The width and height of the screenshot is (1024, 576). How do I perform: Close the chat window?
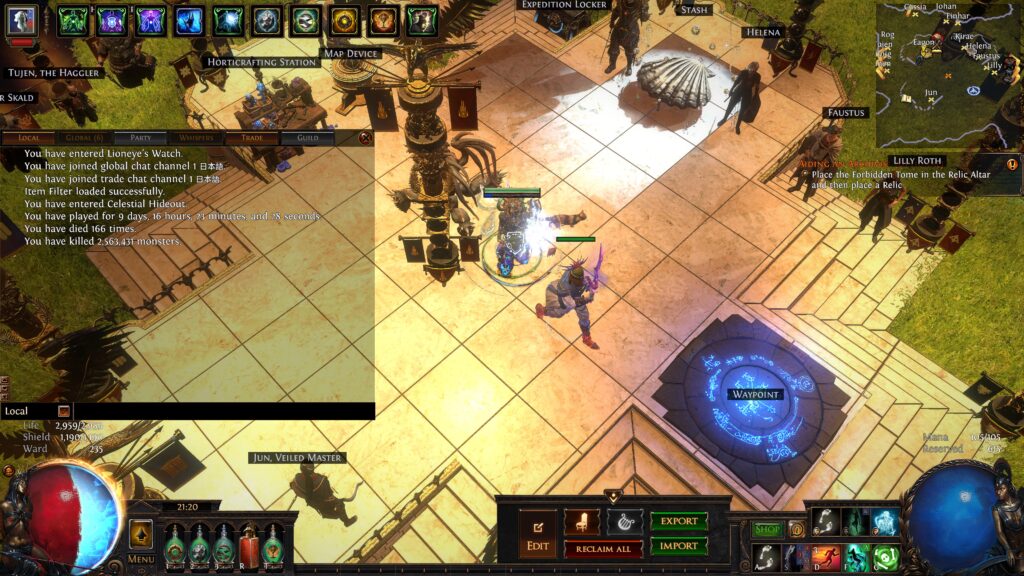366,138
